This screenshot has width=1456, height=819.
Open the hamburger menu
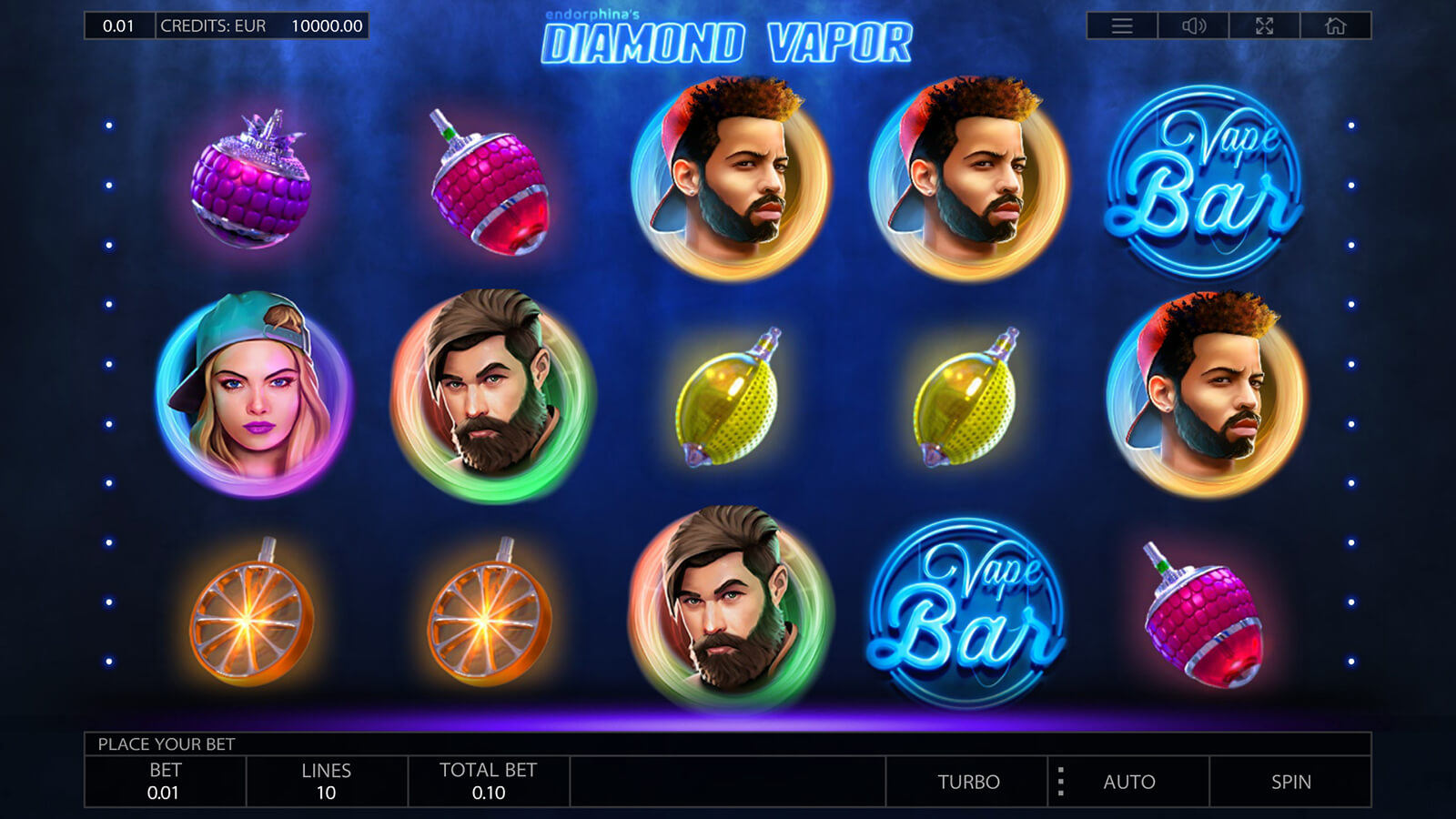tap(1122, 26)
